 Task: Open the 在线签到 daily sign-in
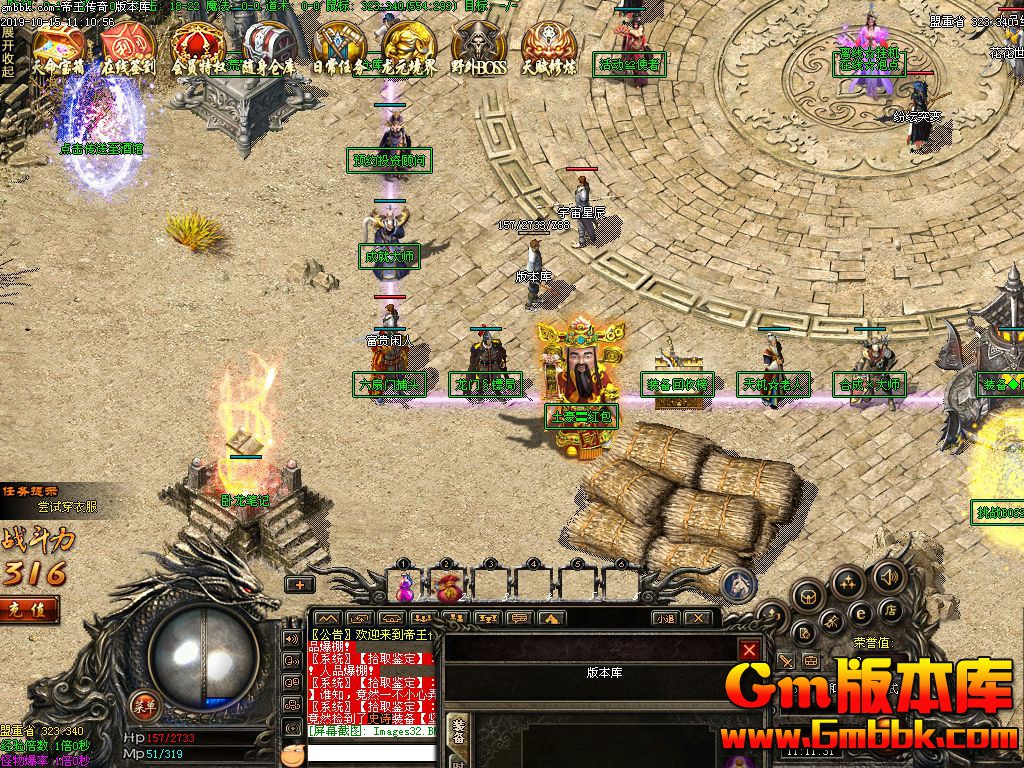pos(128,46)
